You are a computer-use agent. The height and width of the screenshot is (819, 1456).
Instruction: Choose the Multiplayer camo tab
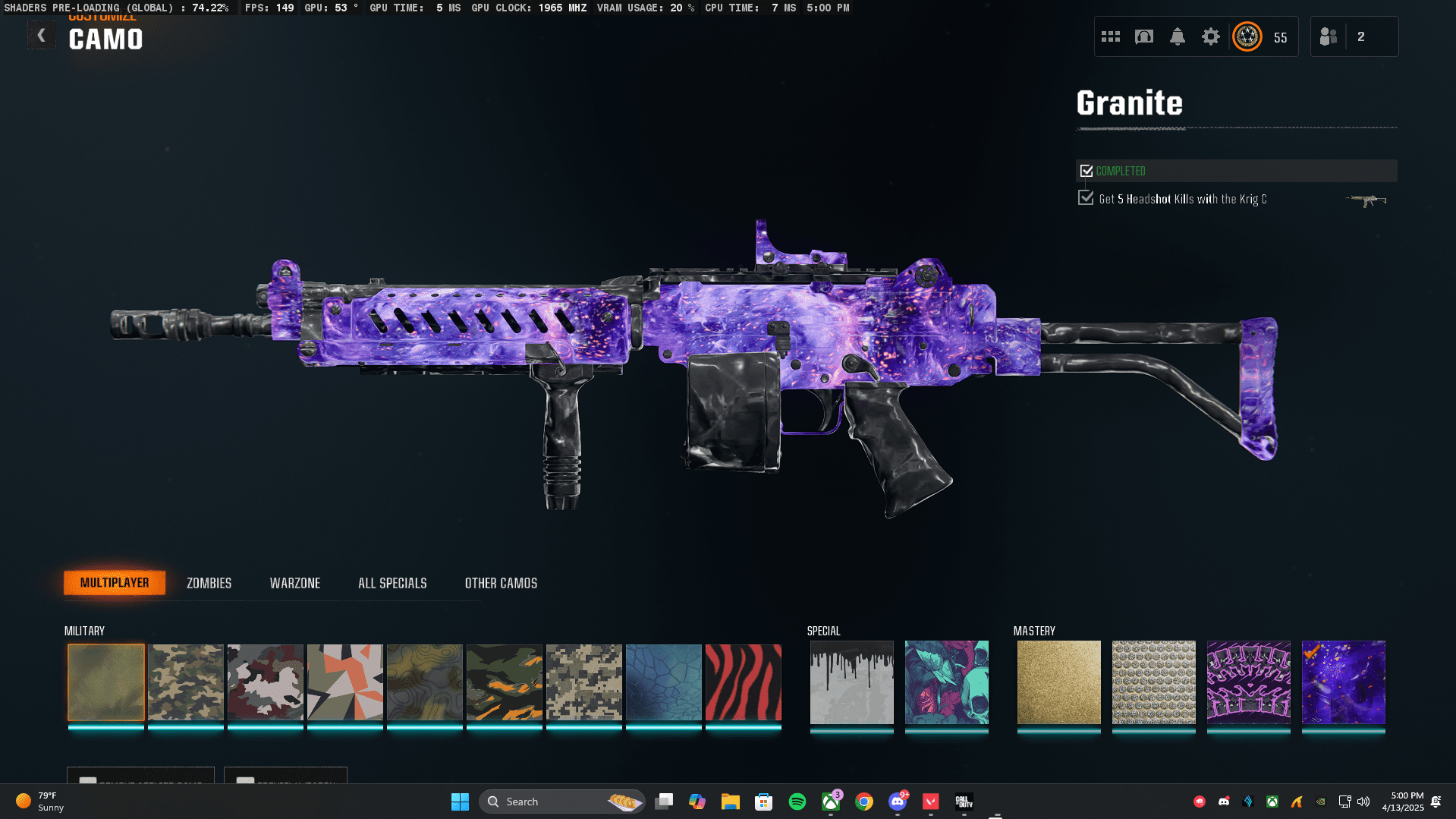[115, 583]
